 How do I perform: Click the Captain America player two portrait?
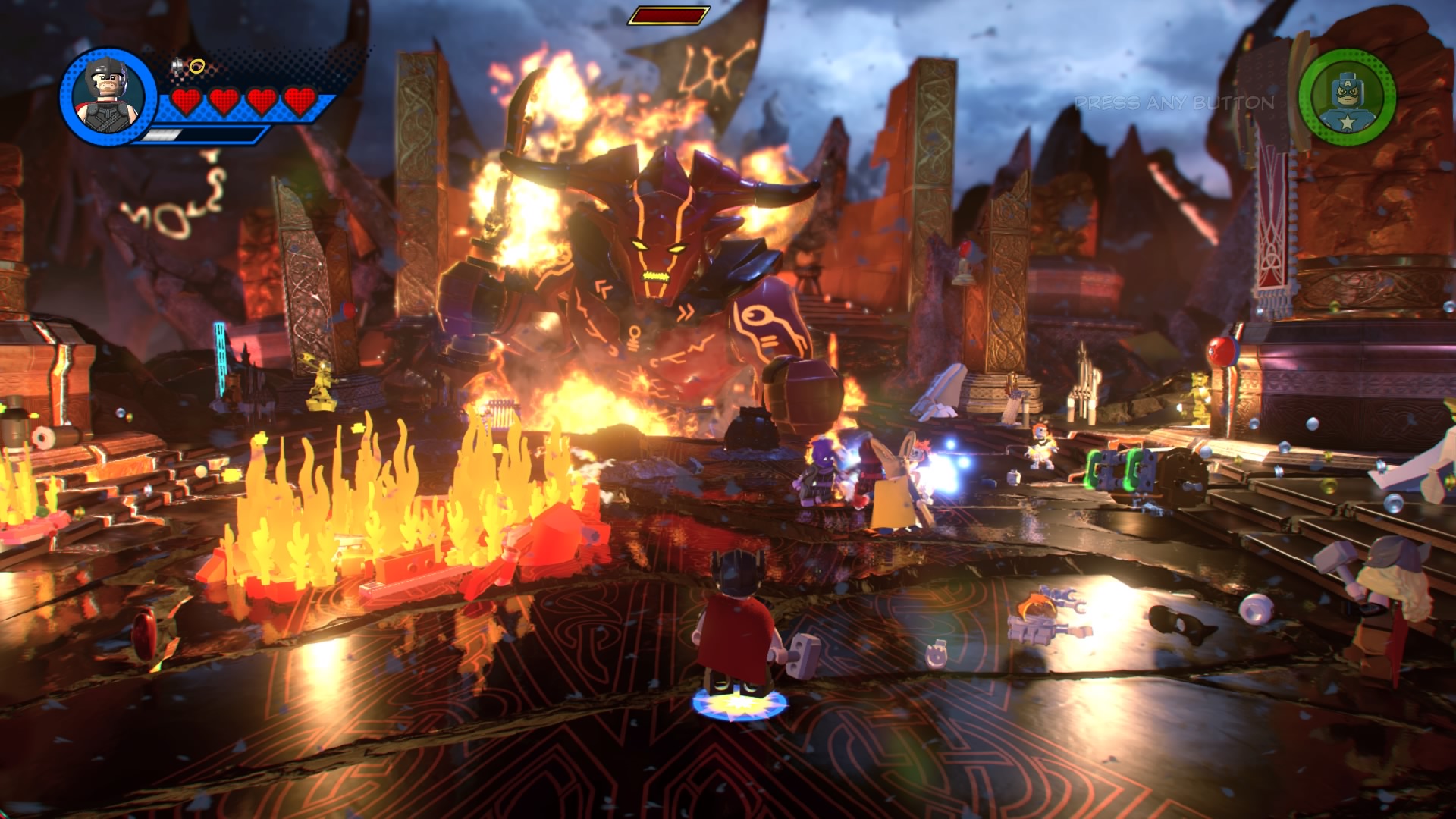1346,96
